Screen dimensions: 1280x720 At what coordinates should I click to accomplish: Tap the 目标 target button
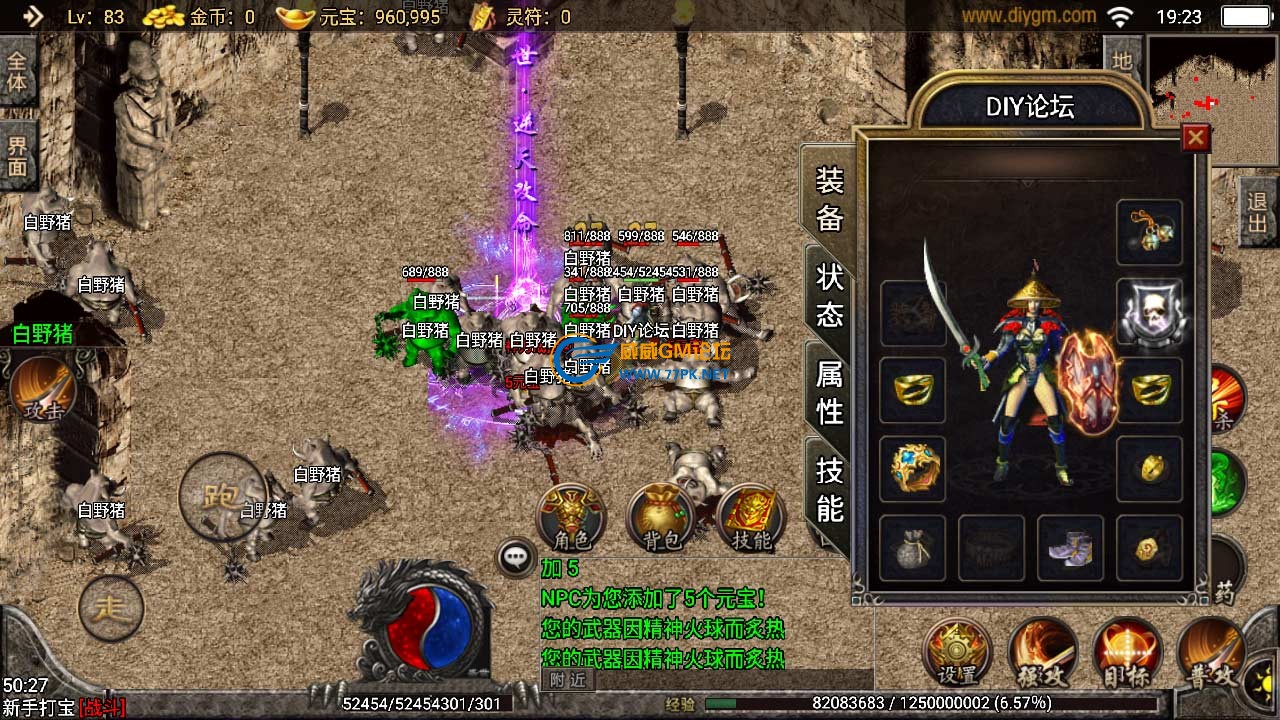point(1127,652)
